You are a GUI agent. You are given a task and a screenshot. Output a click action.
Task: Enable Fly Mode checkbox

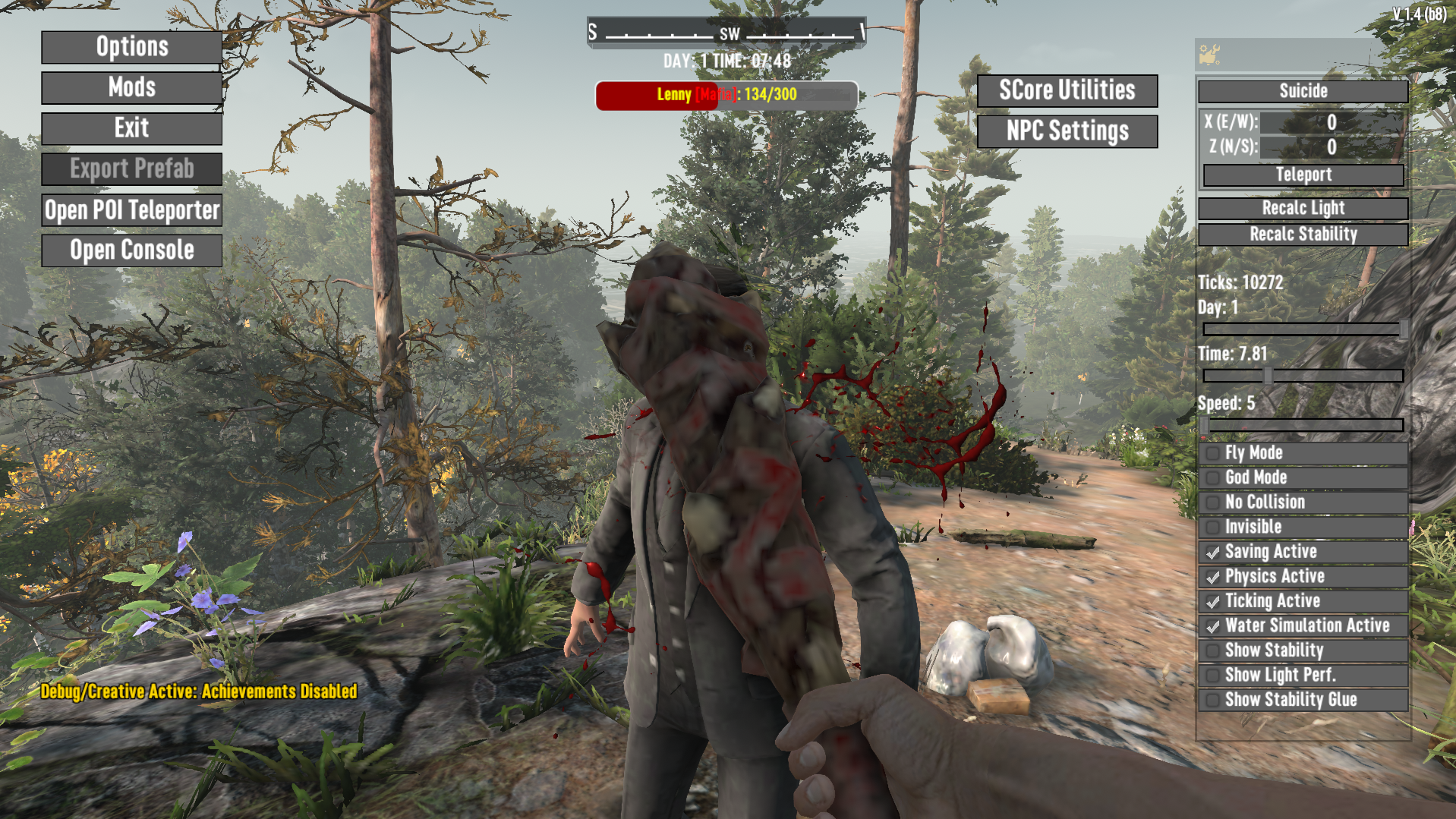[x=1213, y=453]
